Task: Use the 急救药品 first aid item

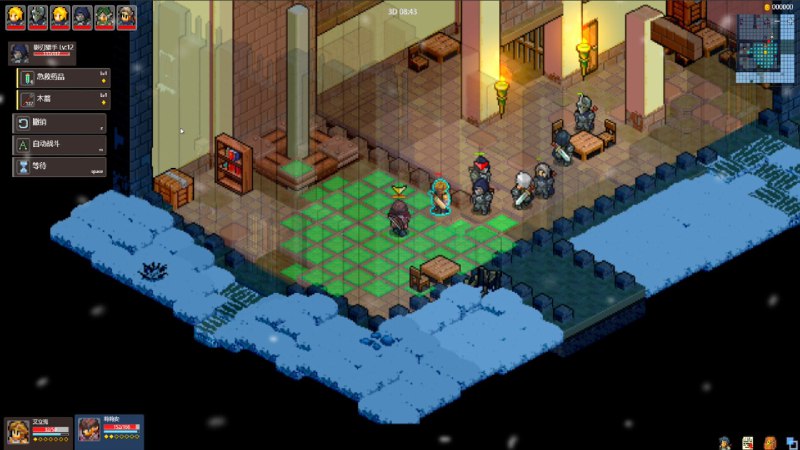Action: click(61, 77)
